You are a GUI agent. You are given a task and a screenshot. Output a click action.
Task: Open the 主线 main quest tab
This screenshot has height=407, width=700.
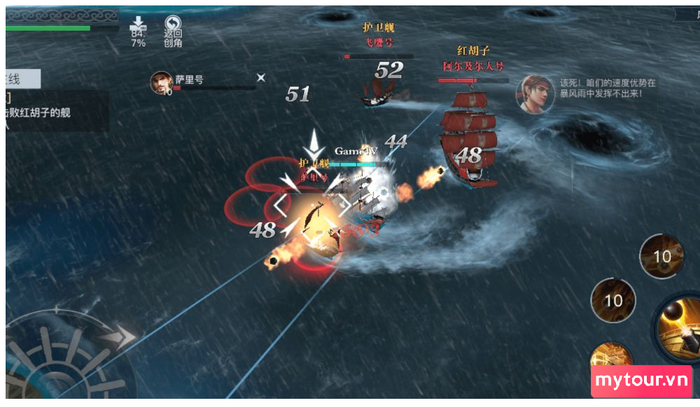(20, 78)
